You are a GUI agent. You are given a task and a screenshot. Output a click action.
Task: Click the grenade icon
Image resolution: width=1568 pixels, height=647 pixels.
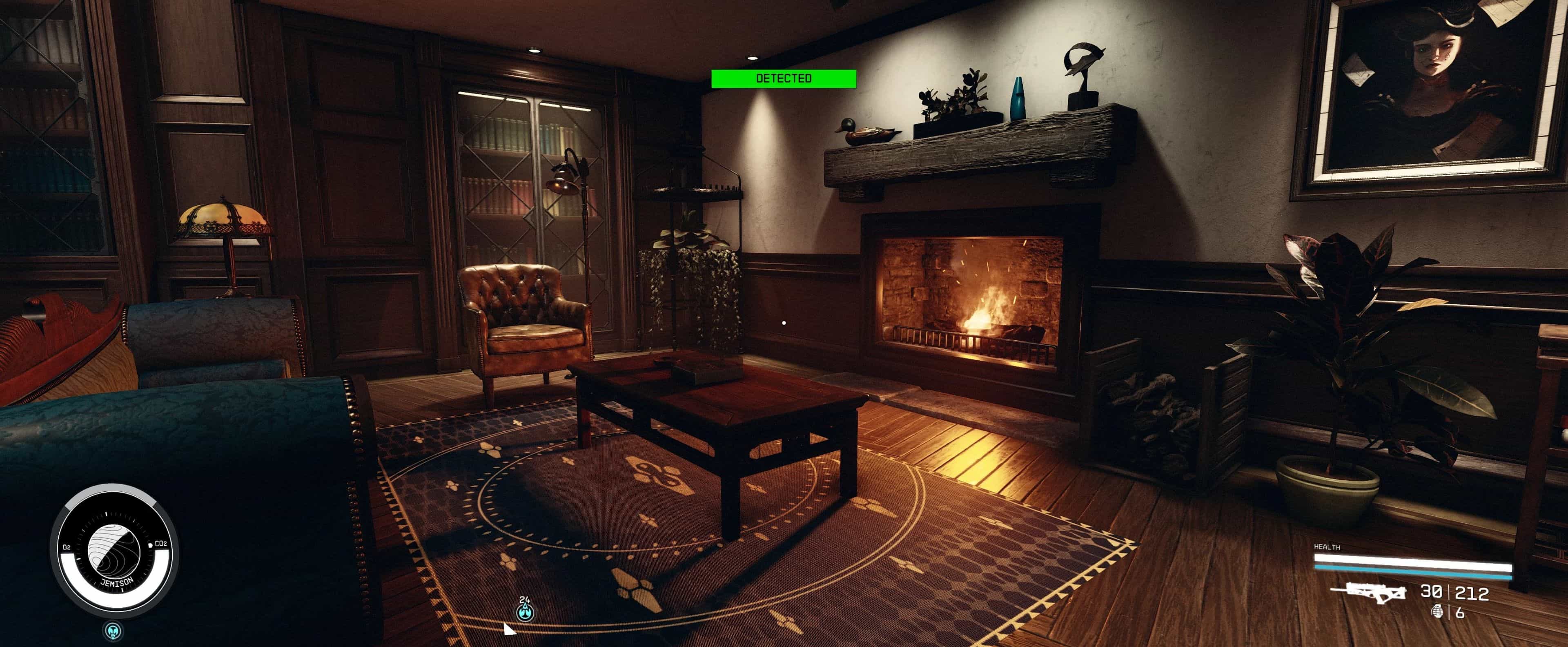point(1438,611)
